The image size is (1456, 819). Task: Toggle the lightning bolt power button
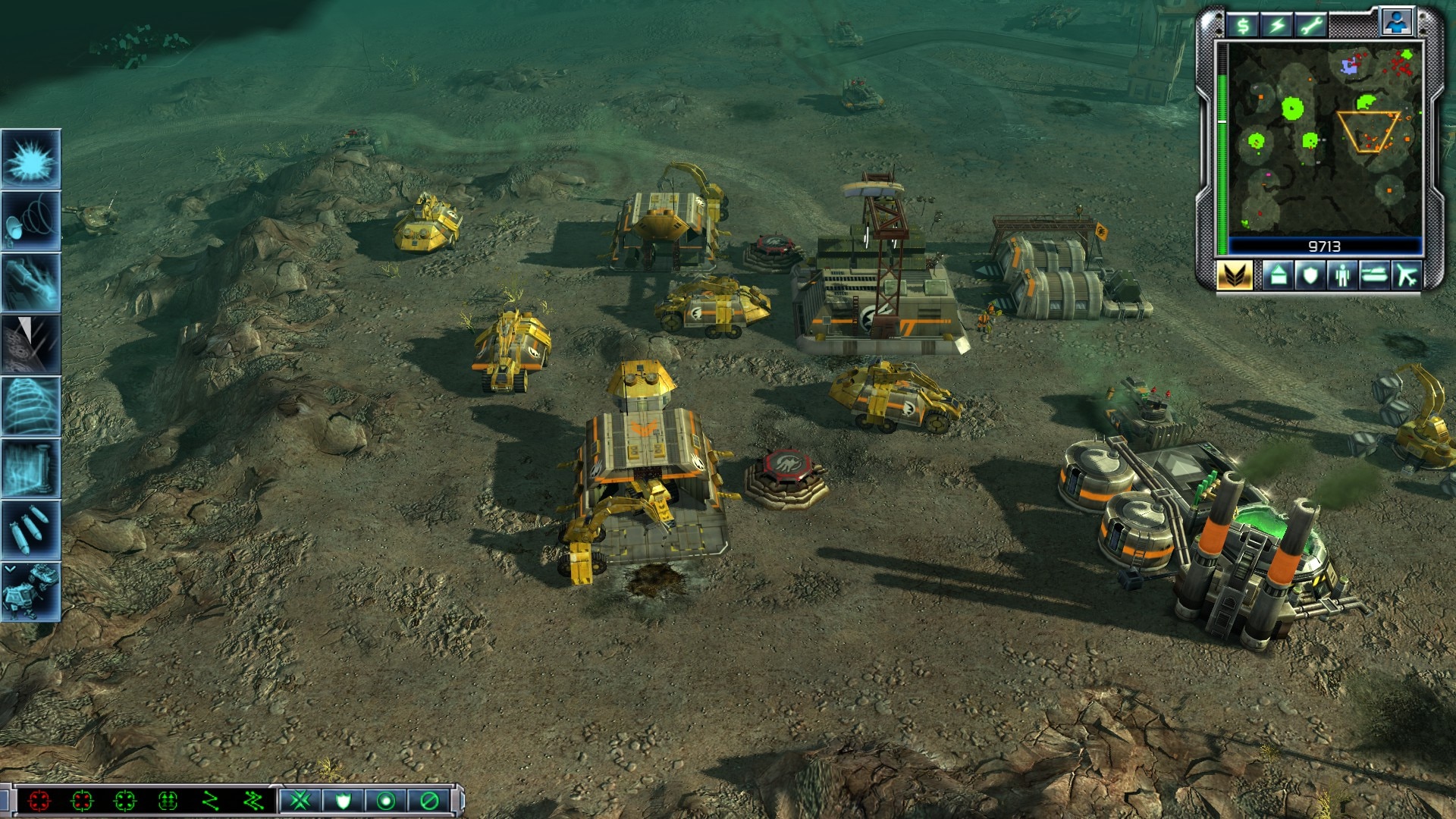1277,27
